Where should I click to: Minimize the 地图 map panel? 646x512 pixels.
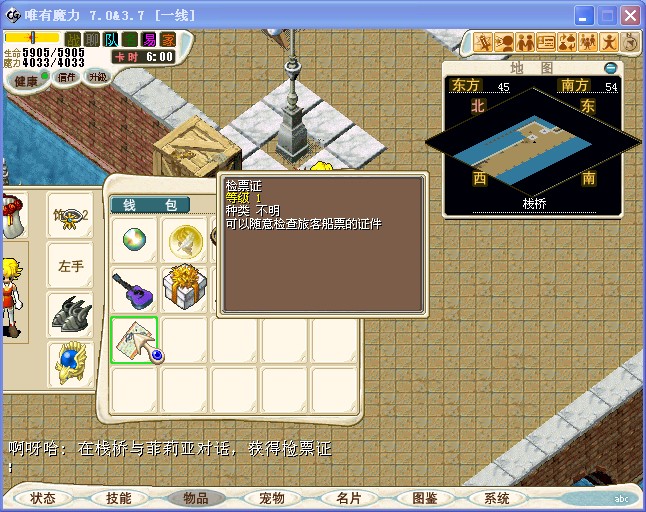(x=611, y=68)
